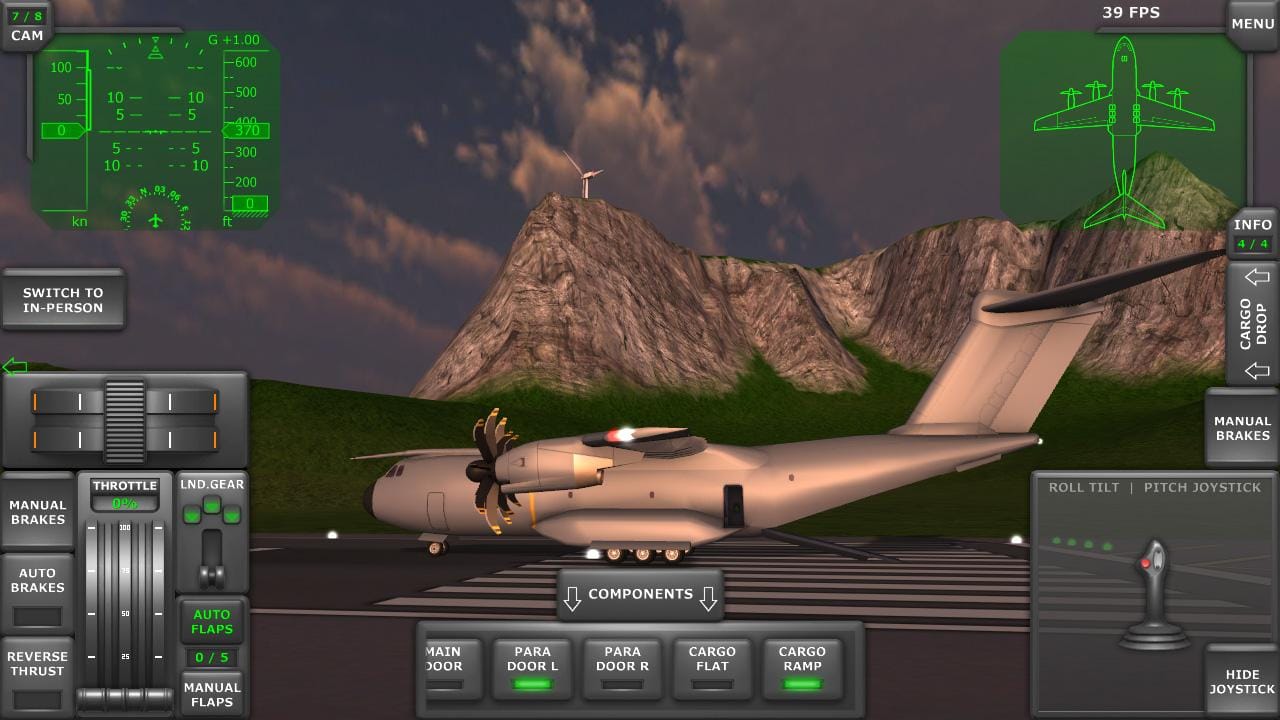Image resolution: width=1280 pixels, height=720 pixels.
Task: Switch to the CAM view selector
Action: point(25,24)
